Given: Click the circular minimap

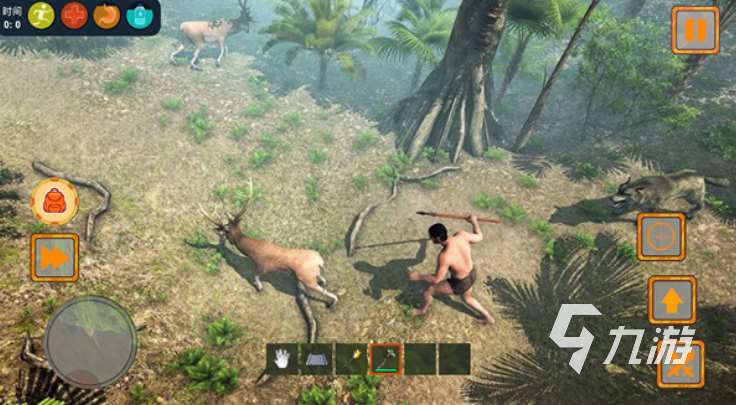Looking at the screenshot, I should (x=91, y=341).
